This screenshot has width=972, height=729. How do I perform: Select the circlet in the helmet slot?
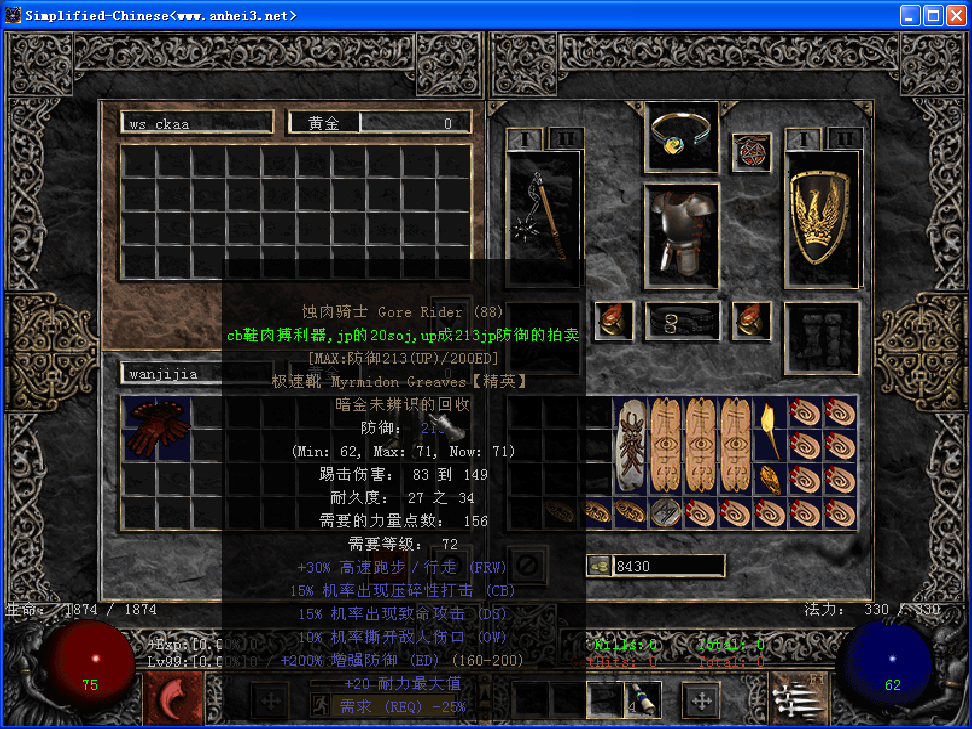tap(680, 135)
